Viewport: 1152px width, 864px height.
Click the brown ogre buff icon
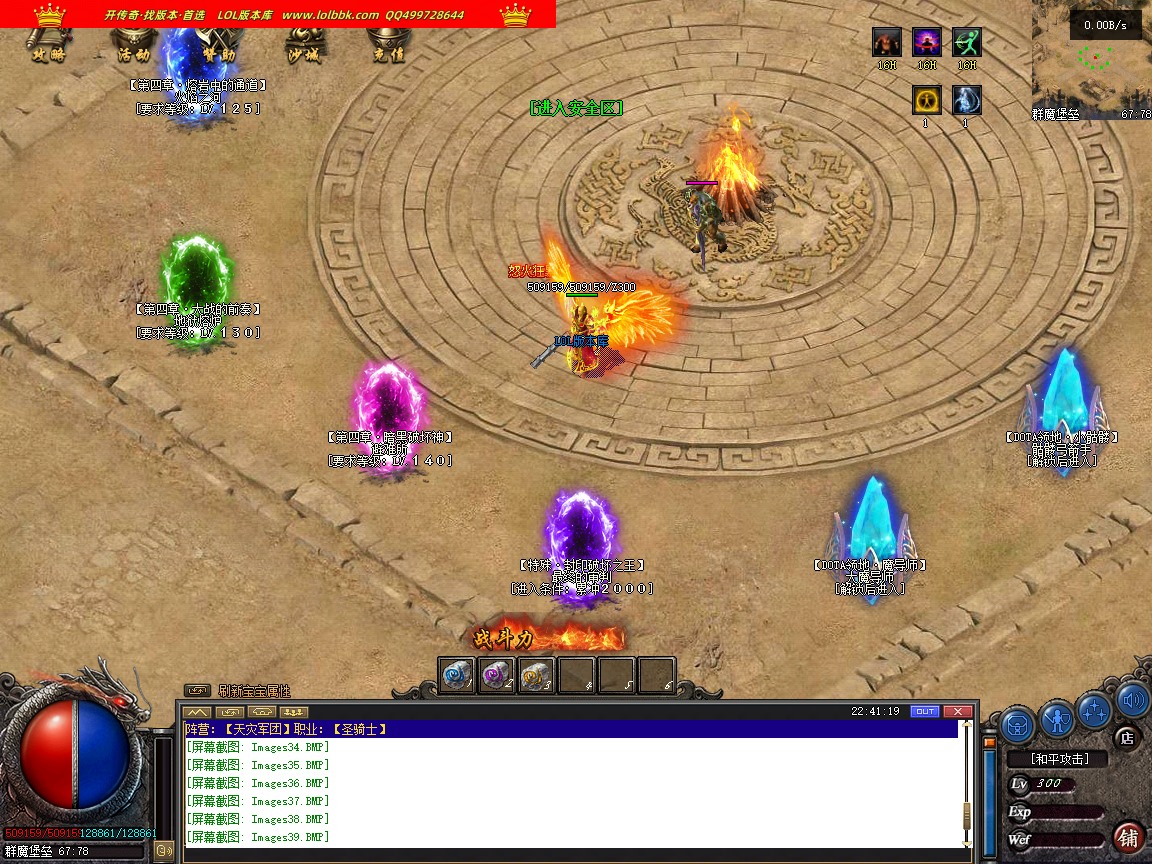tap(887, 42)
